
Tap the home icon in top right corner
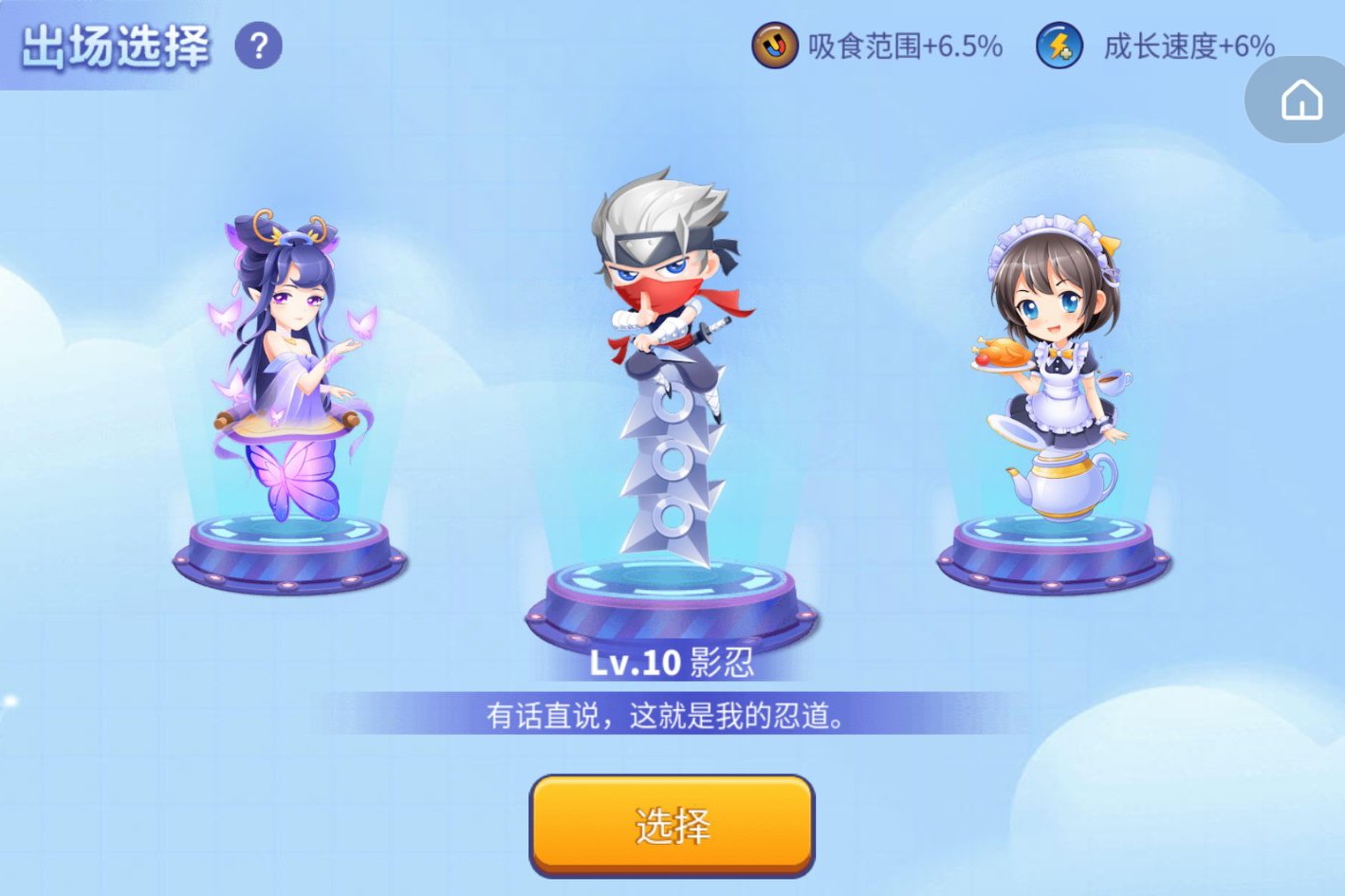[1303, 99]
